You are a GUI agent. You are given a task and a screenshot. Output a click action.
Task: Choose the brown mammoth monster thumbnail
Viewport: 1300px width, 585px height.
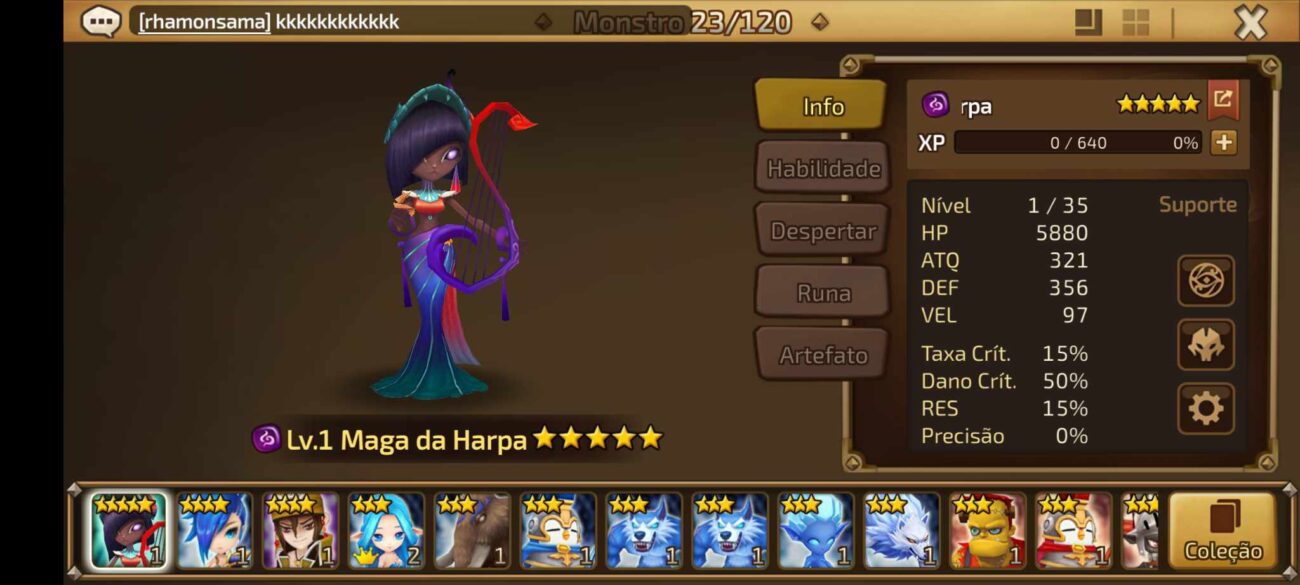[472, 531]
